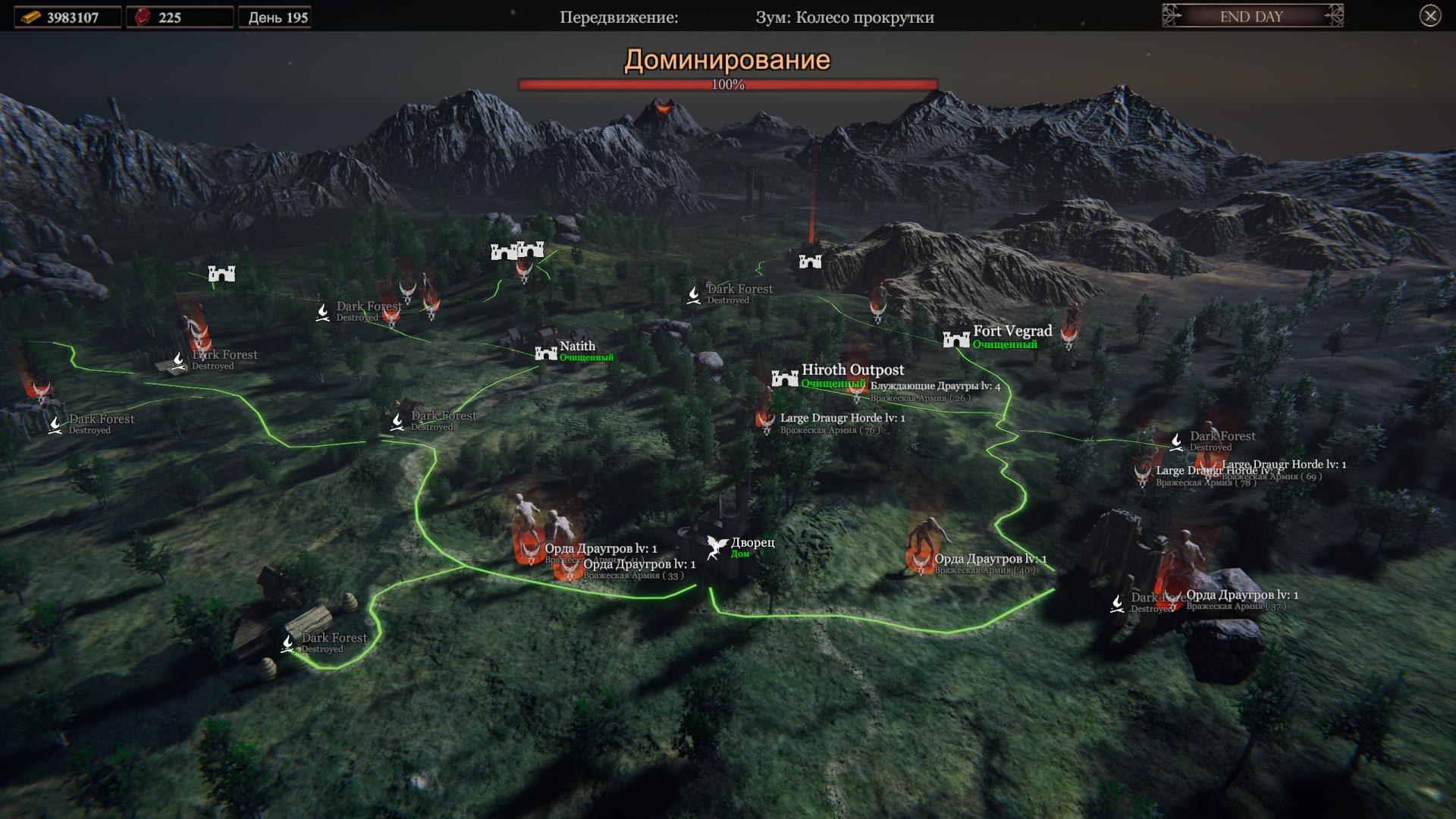Target the Орда Драугров army marker (37)

pos(1173,598)
